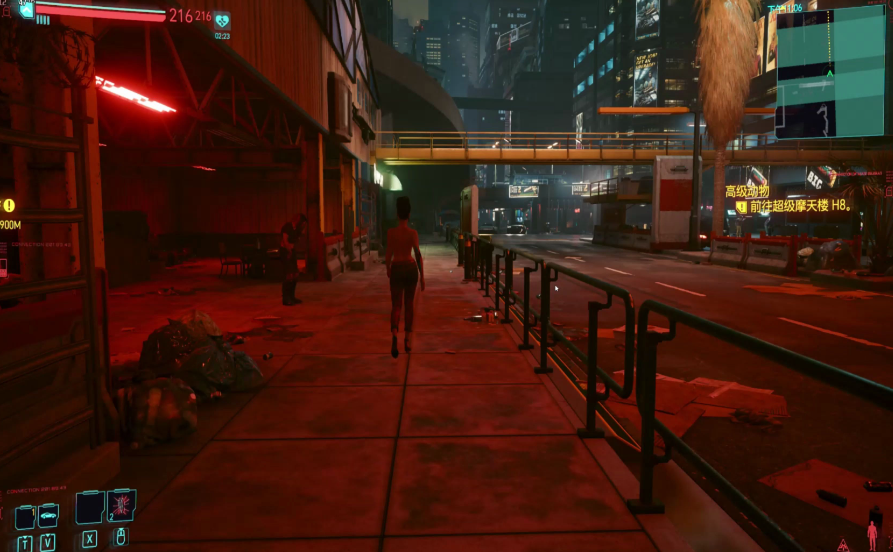The image size is (893, 552).
Task: Click the yellow exclamation quest marker
Action: (x=8, y=206)
